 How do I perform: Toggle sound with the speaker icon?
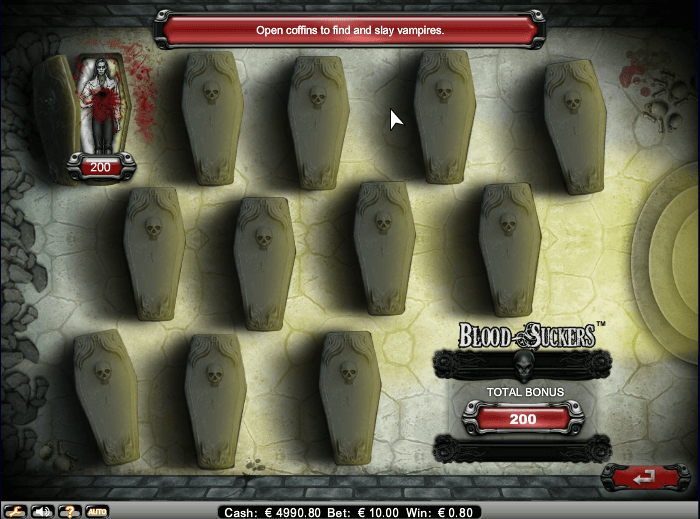click(x=43, y=511)
